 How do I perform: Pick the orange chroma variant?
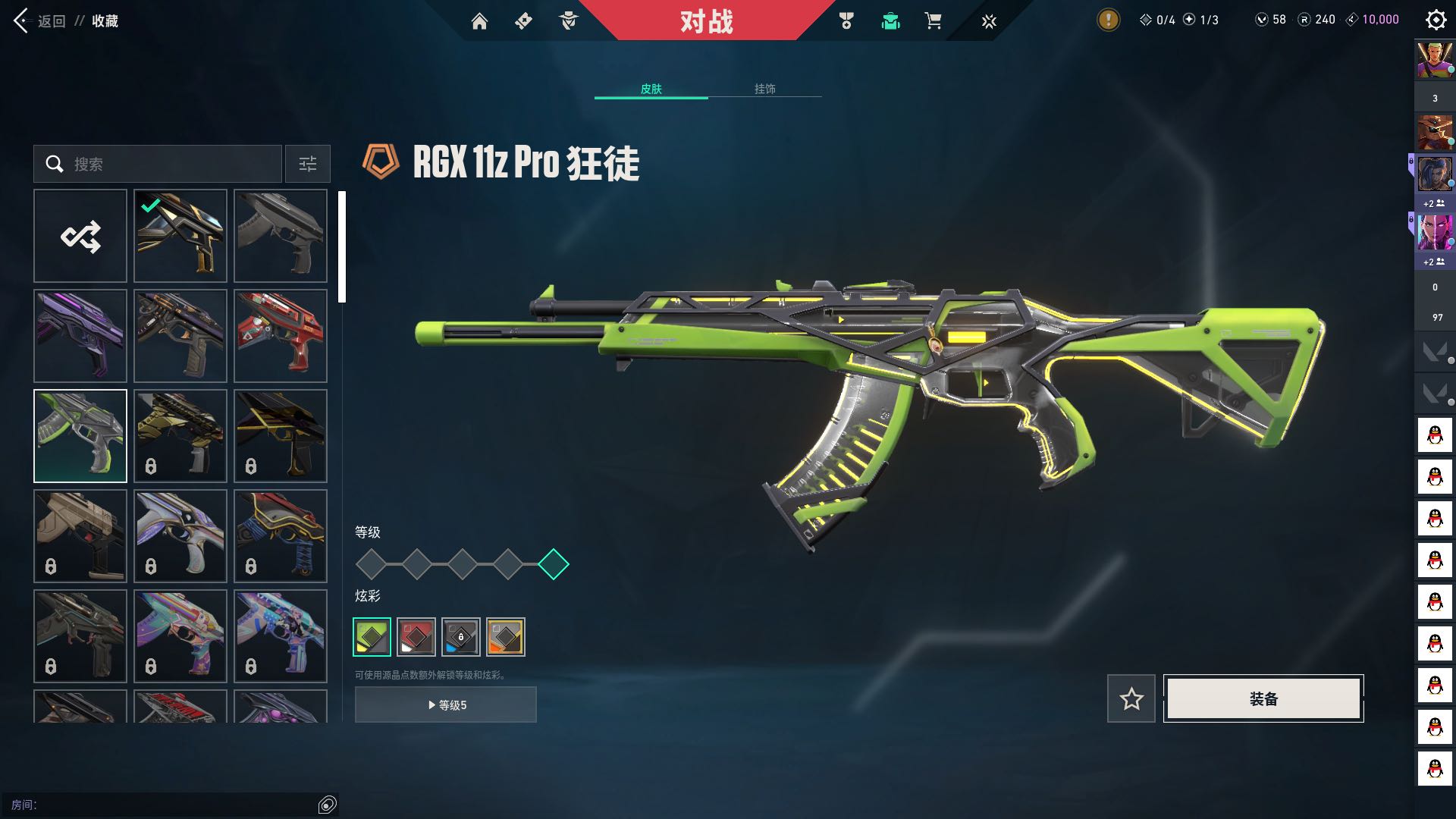click(506, 636)
